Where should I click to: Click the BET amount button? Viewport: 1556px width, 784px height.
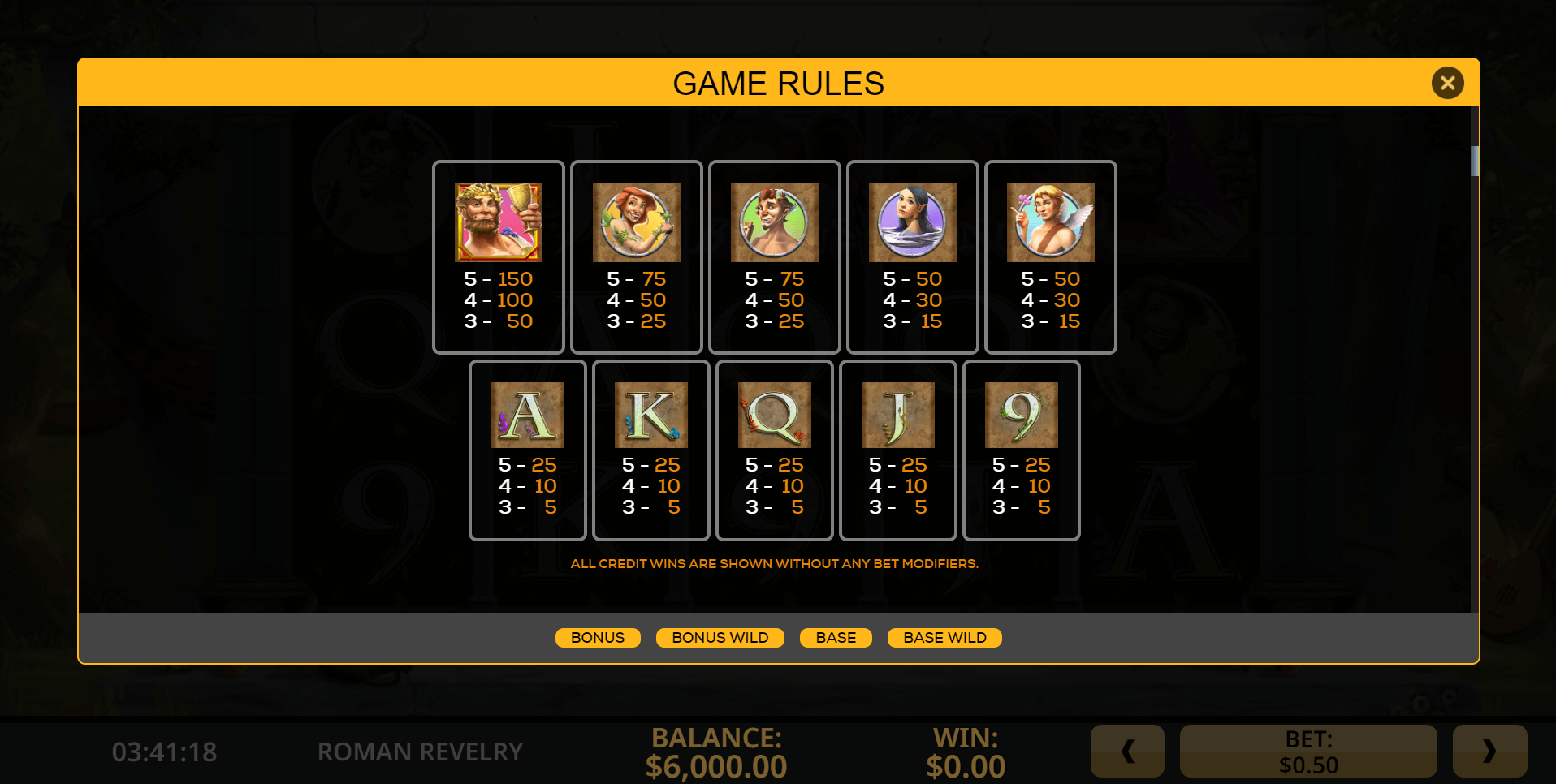pos(1307,752)
